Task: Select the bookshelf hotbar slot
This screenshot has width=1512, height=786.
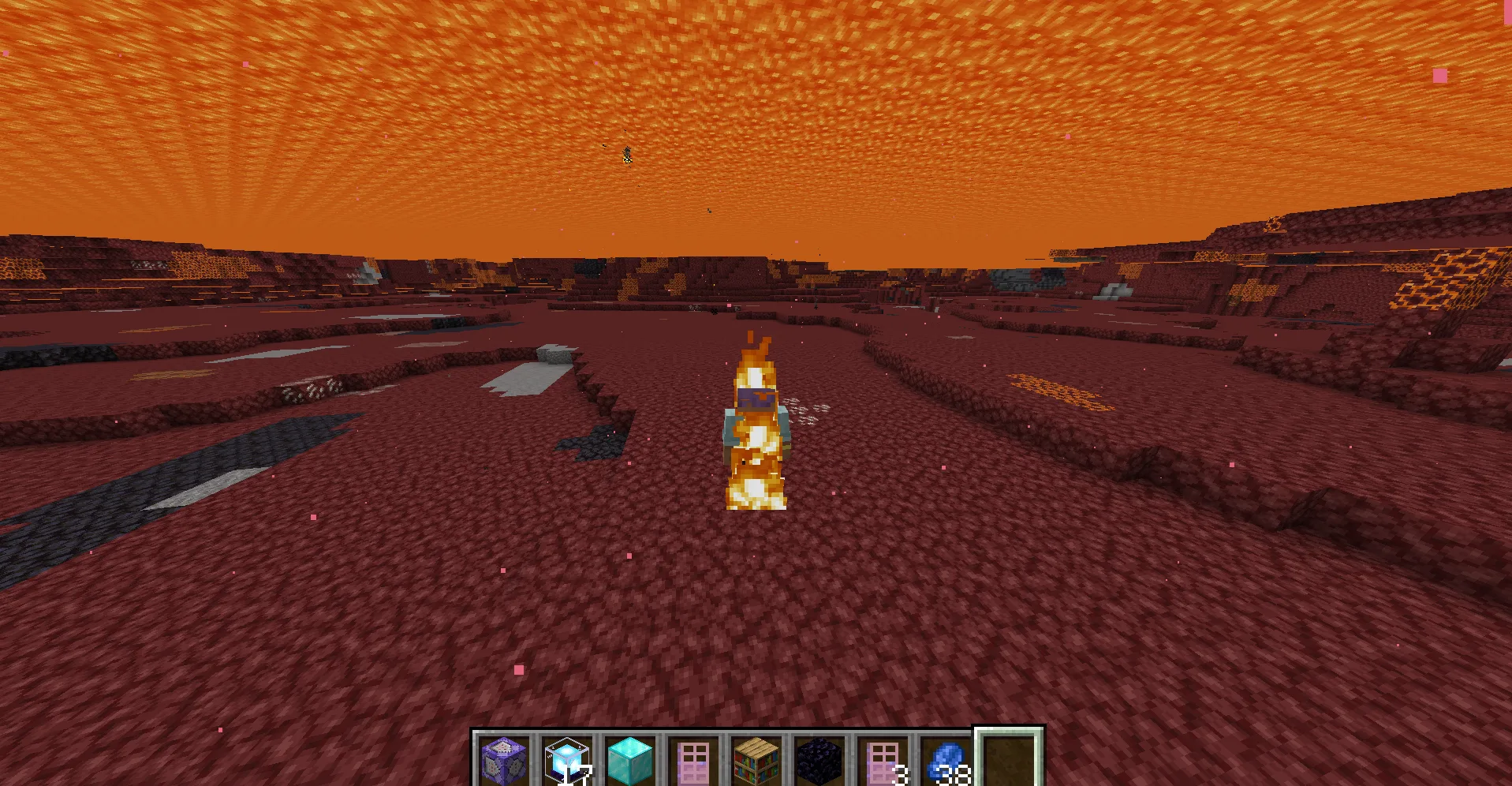Action: click(756, 759)
